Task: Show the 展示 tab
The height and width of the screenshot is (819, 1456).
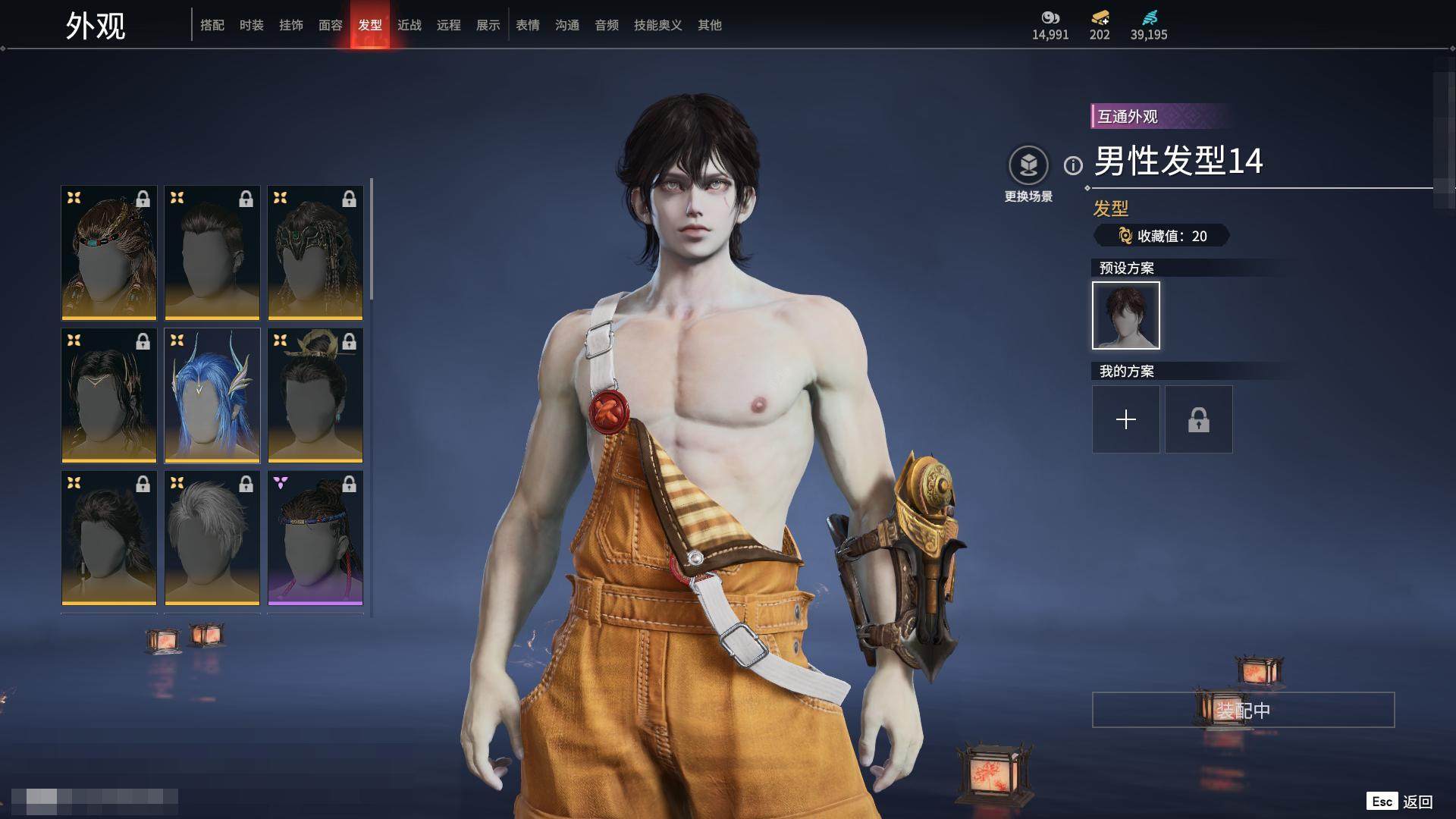Action: click(x=488, y=25)
